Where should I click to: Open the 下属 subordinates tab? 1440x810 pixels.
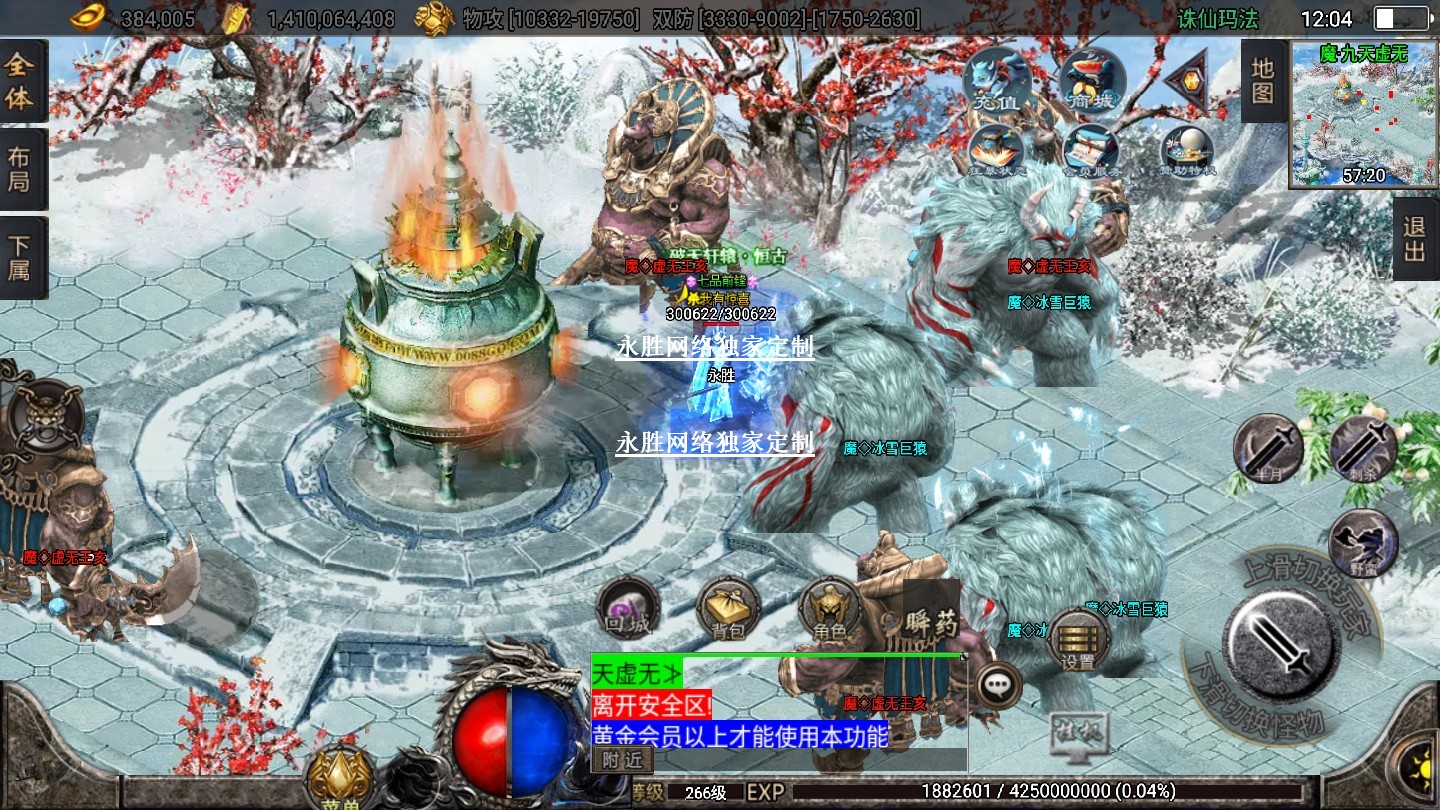tap(21, 257)
